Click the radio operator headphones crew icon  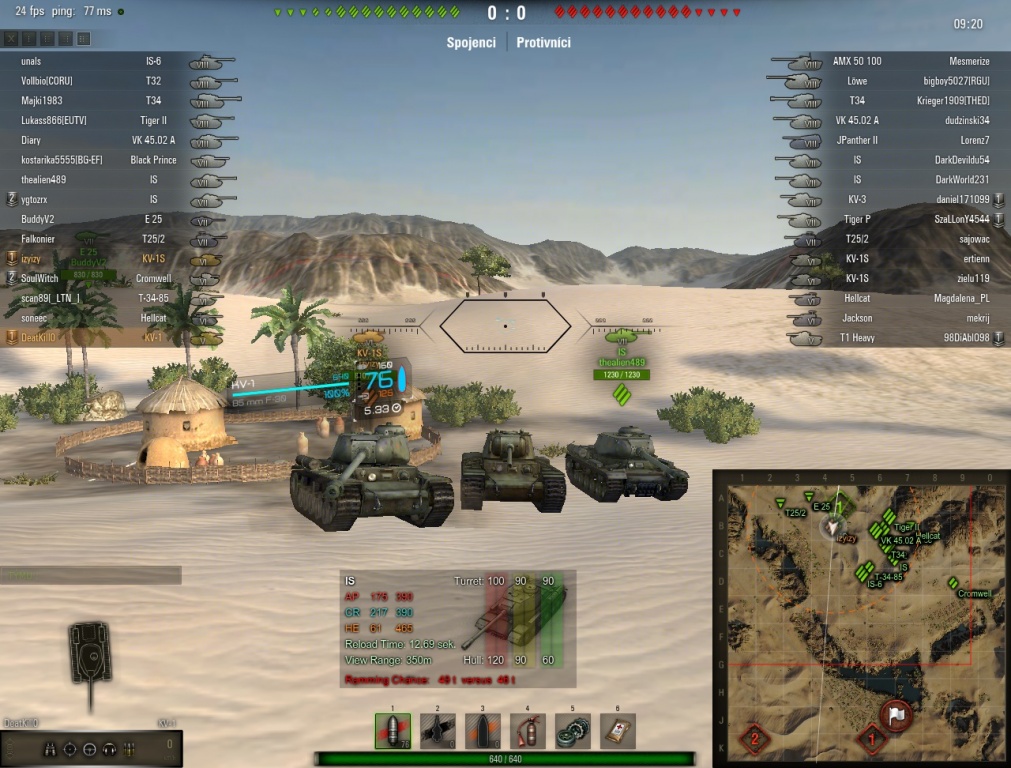pyautogui.click(x=109, y=749)
